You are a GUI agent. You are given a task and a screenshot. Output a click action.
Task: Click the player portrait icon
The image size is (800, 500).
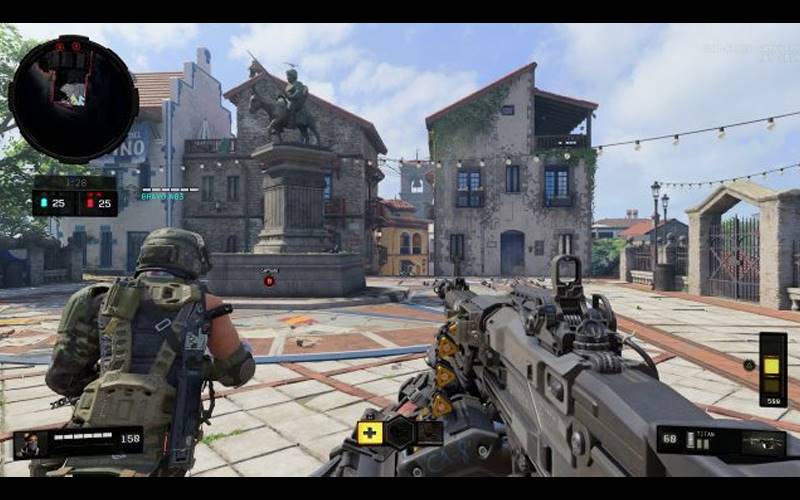pyautogui.click(x=29, y=442)
